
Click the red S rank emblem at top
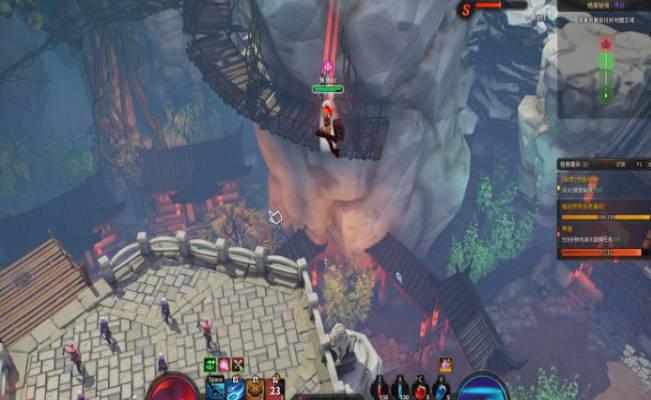[x=465, y=10]
